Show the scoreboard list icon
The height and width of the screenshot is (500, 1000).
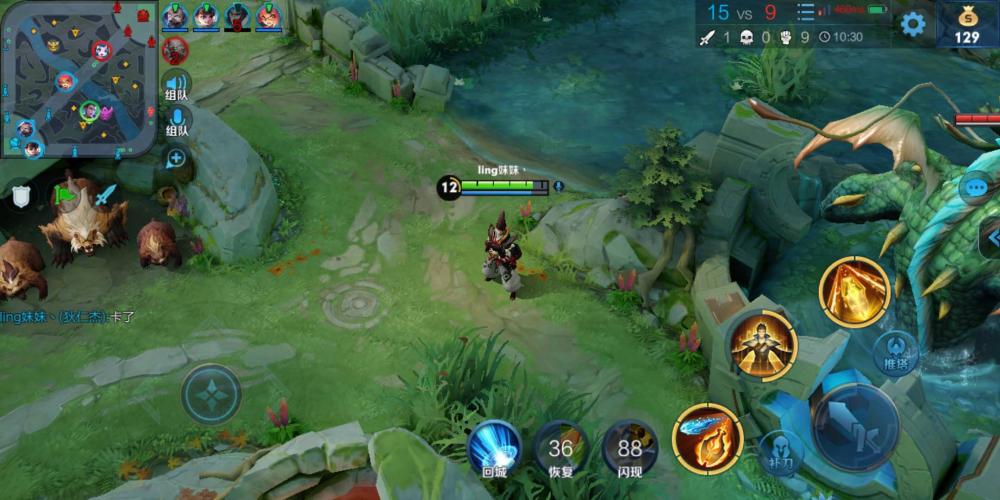[x=805, y=13]
